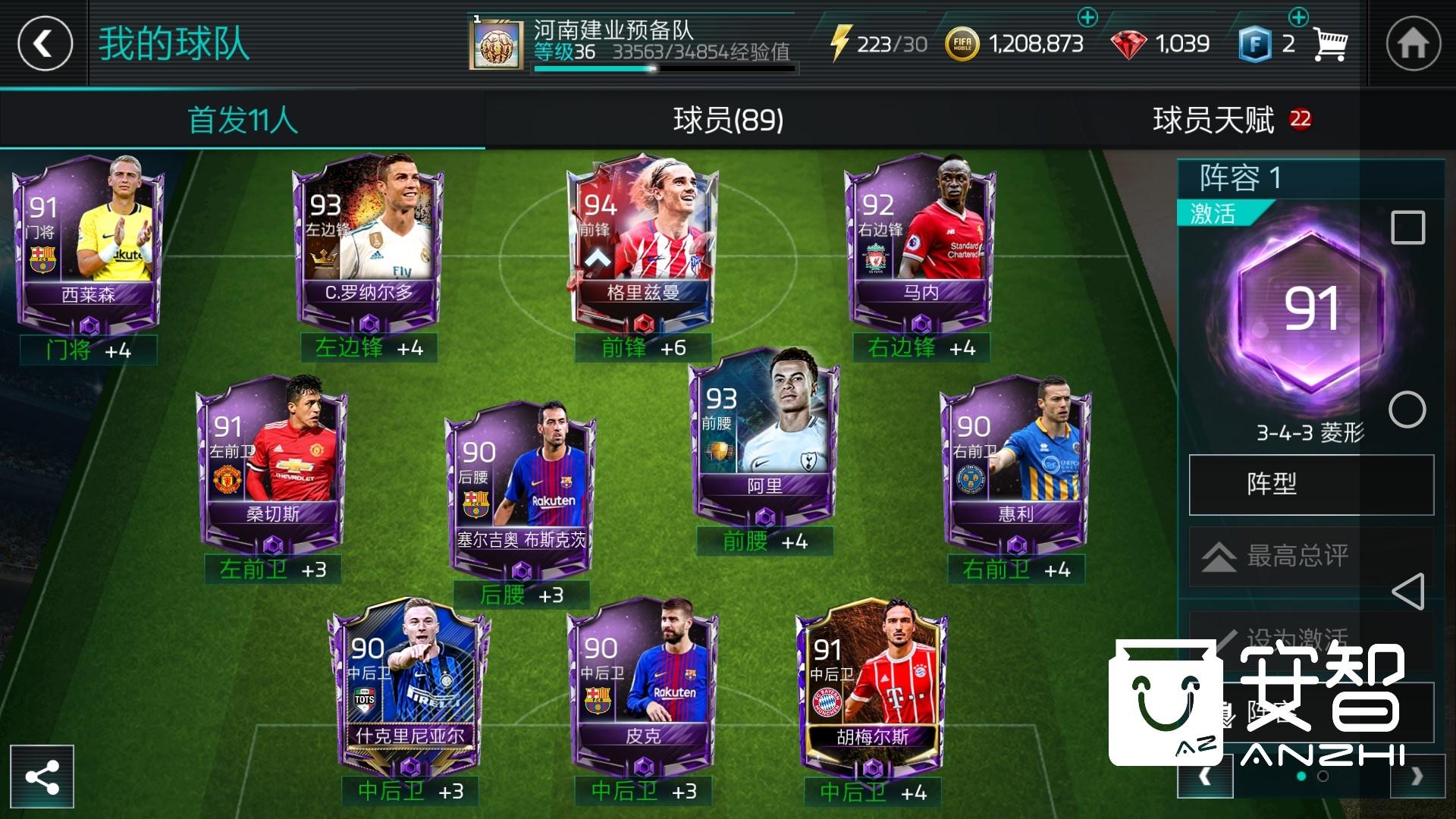The height and width of the screenshot is (819, 1456).
Task: Apply 最高总评 best lineup
Action: (1310, 556)
